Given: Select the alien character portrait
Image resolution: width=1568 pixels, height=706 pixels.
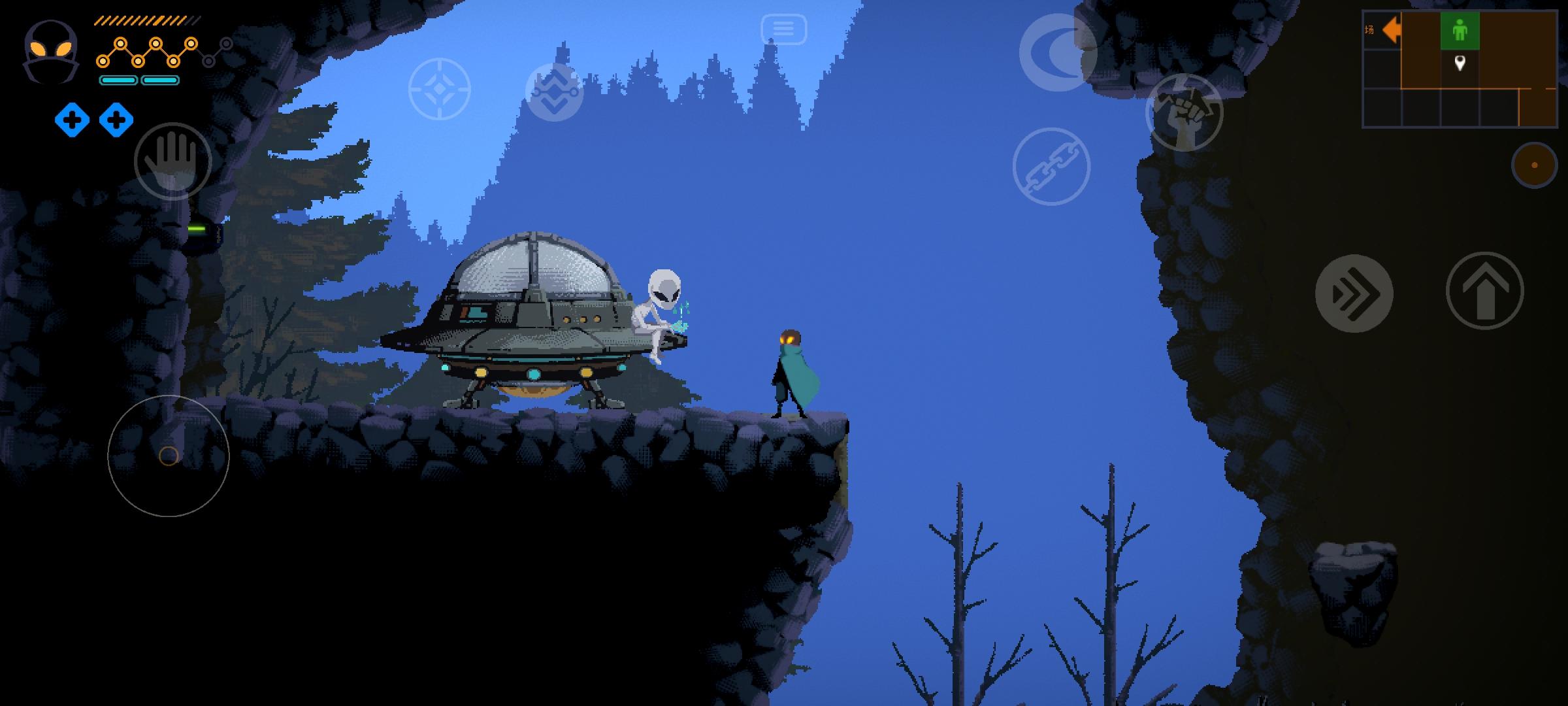Looking at the screenshot, I should point(51,51).
